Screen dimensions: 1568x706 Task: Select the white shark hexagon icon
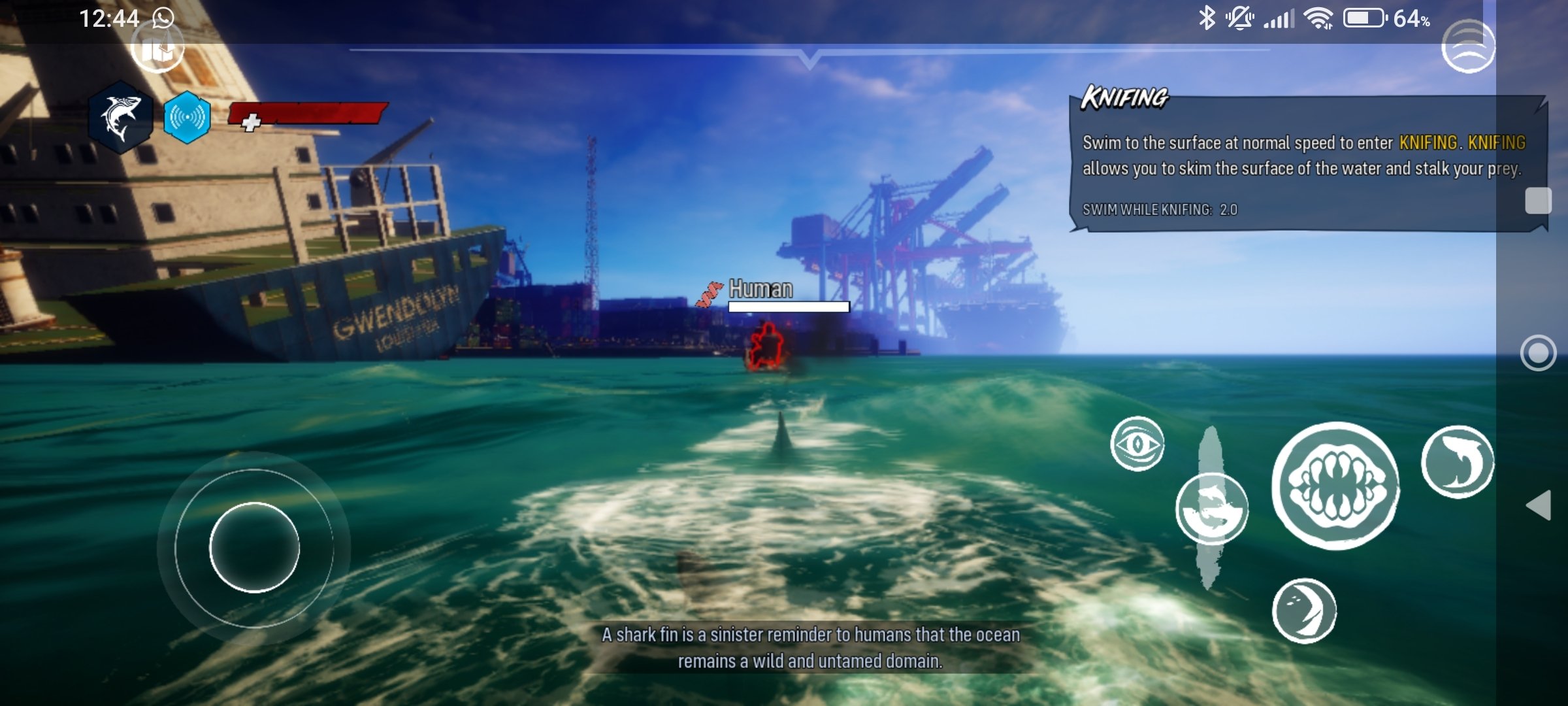tap(121, 117)
